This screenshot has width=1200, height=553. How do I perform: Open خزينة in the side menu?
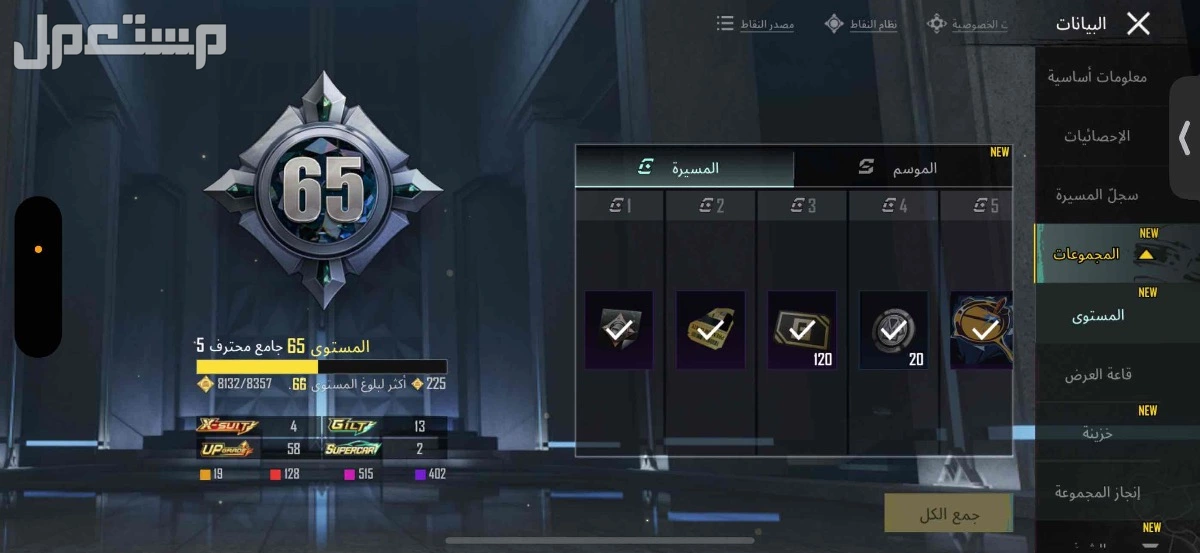[1097, 433]
